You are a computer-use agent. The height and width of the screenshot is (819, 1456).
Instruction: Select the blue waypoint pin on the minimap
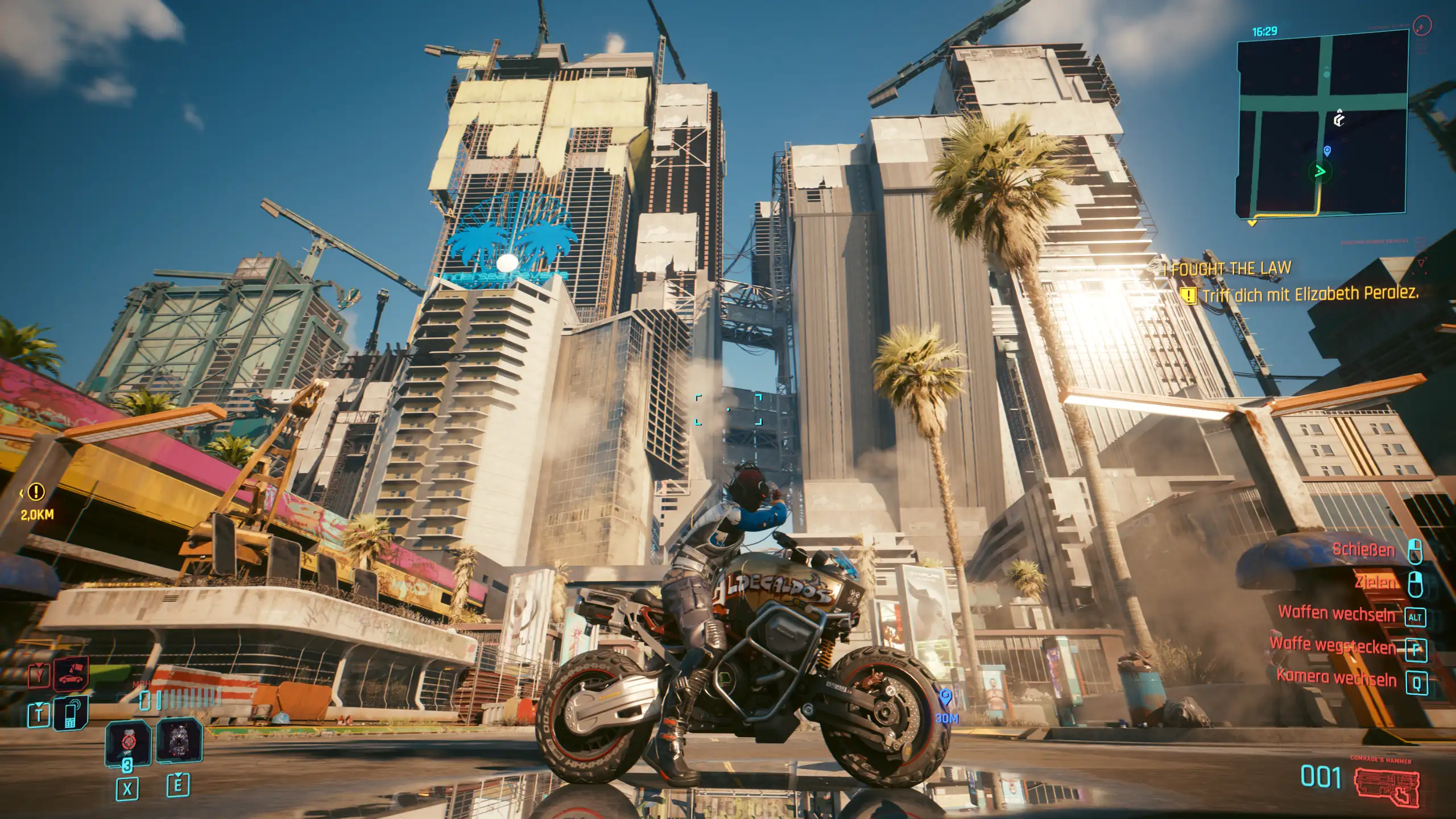(x=1327, y=151)
